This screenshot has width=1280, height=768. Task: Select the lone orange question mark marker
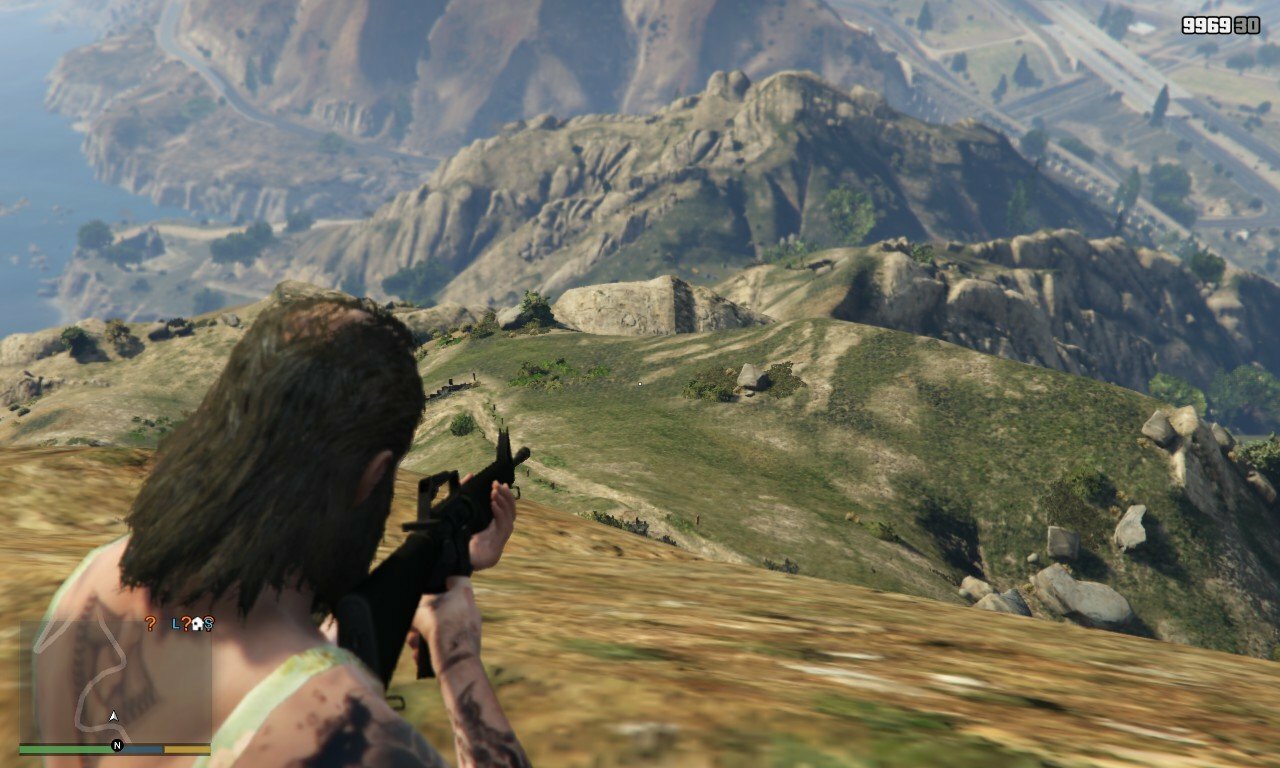pyautogui.click(x=150, y=623)
